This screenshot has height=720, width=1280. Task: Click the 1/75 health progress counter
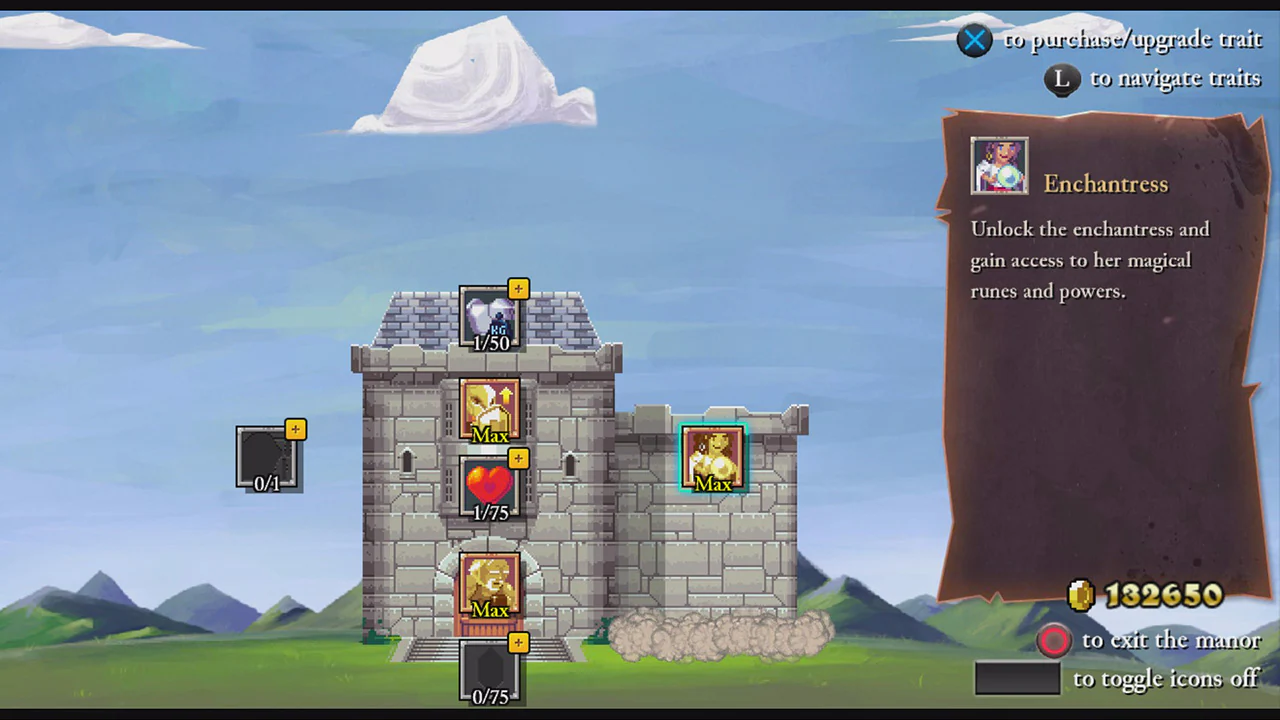coord(490,512)
